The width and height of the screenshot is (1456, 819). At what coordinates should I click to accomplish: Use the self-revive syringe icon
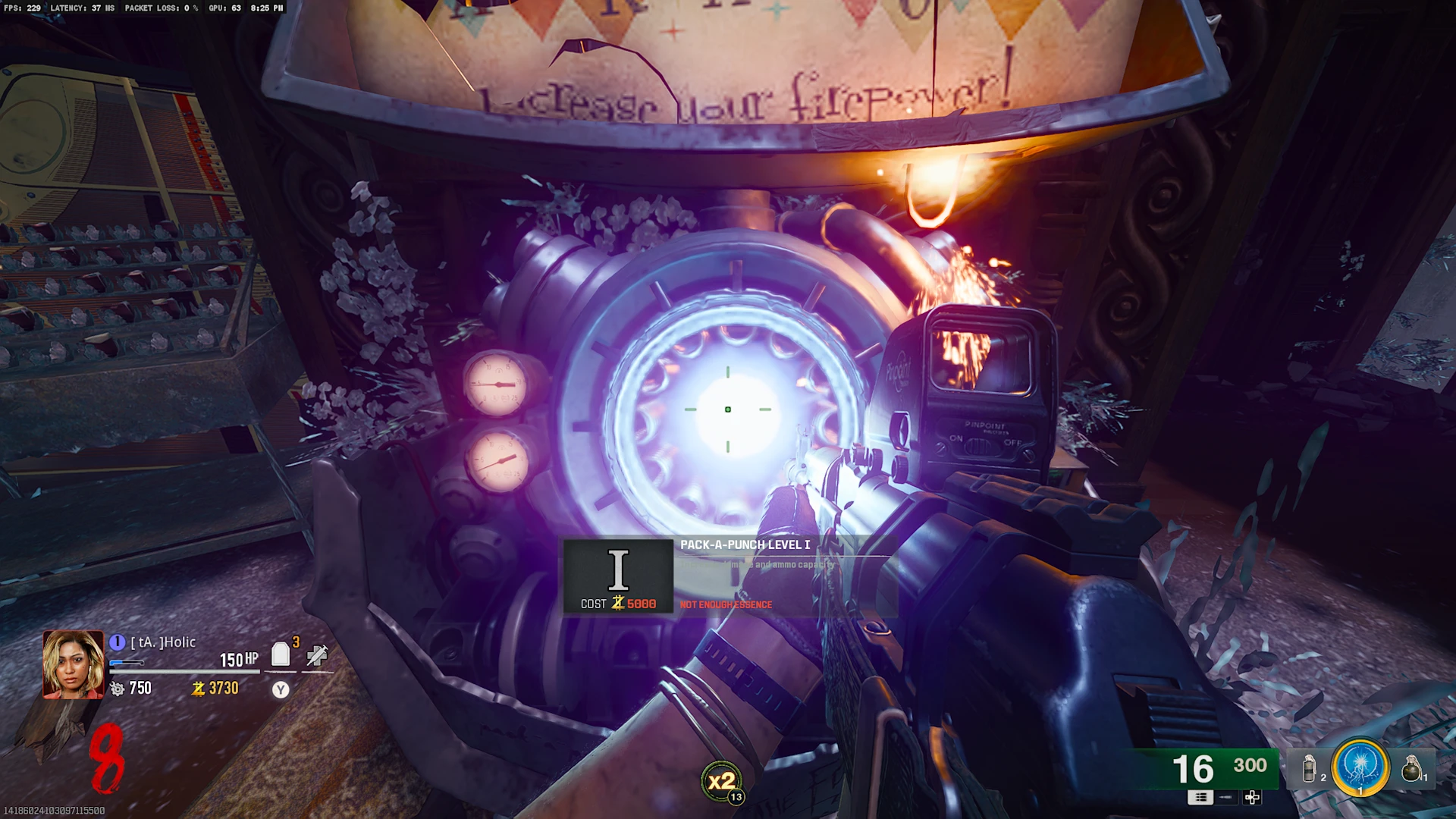click(x=317, y=654)
